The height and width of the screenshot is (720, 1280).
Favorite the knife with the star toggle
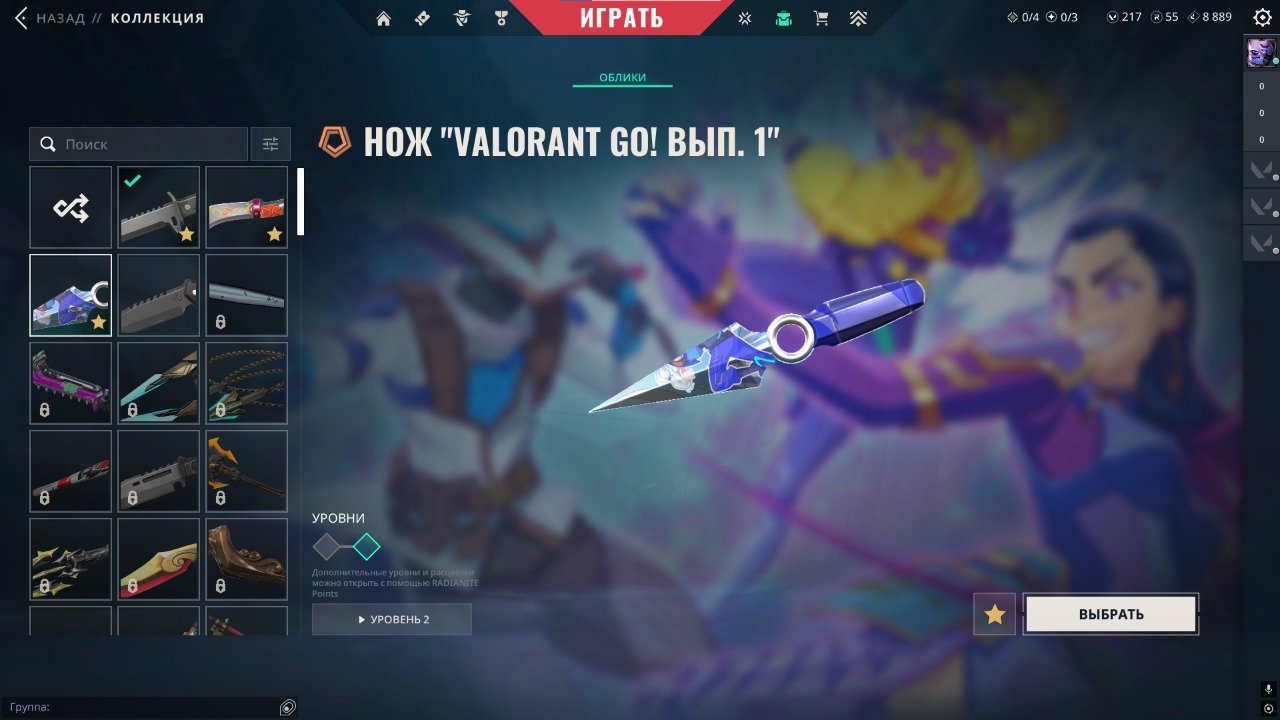[993, 614]
